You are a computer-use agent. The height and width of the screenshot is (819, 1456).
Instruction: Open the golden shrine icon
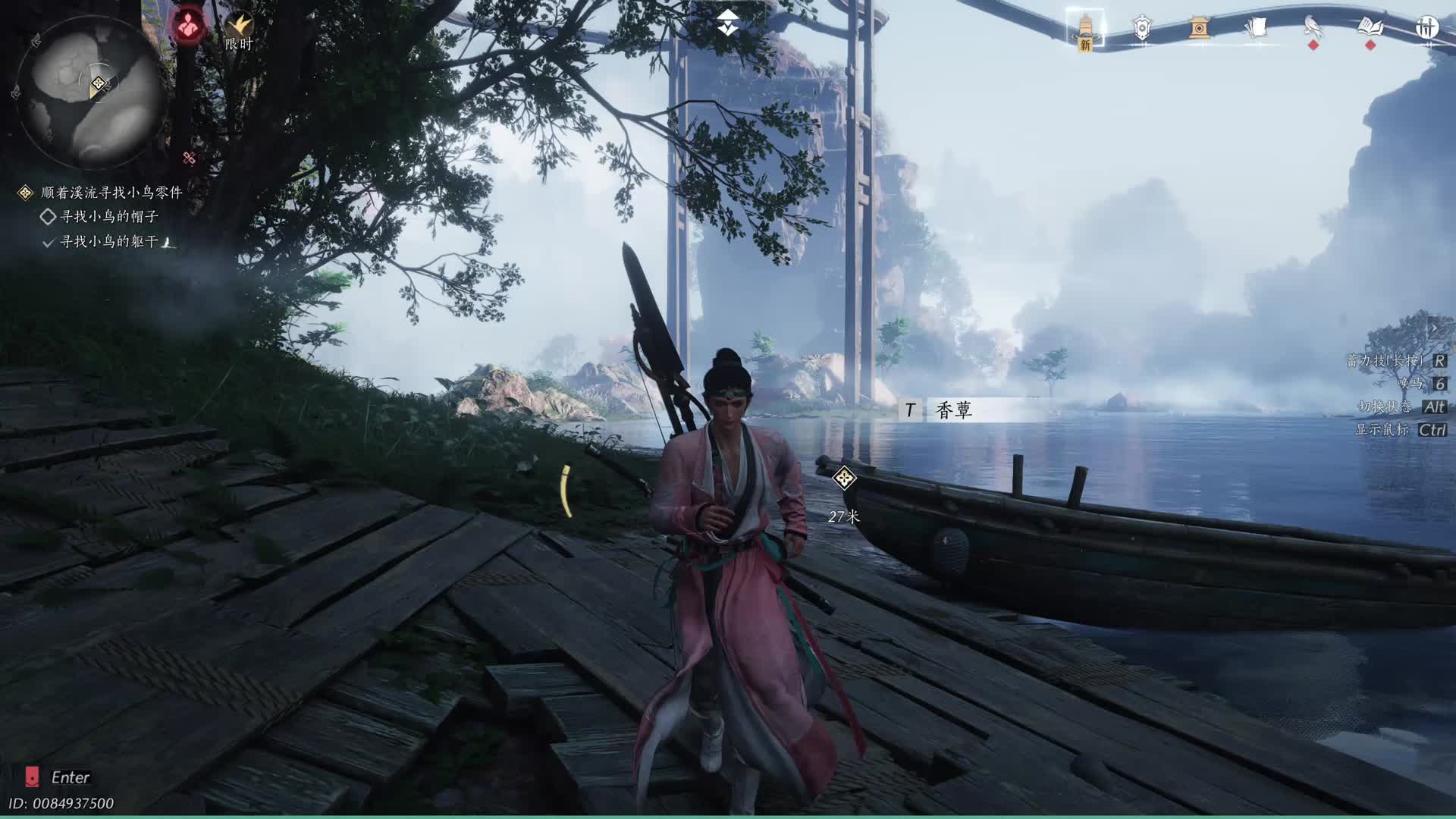click(1198, 29)
